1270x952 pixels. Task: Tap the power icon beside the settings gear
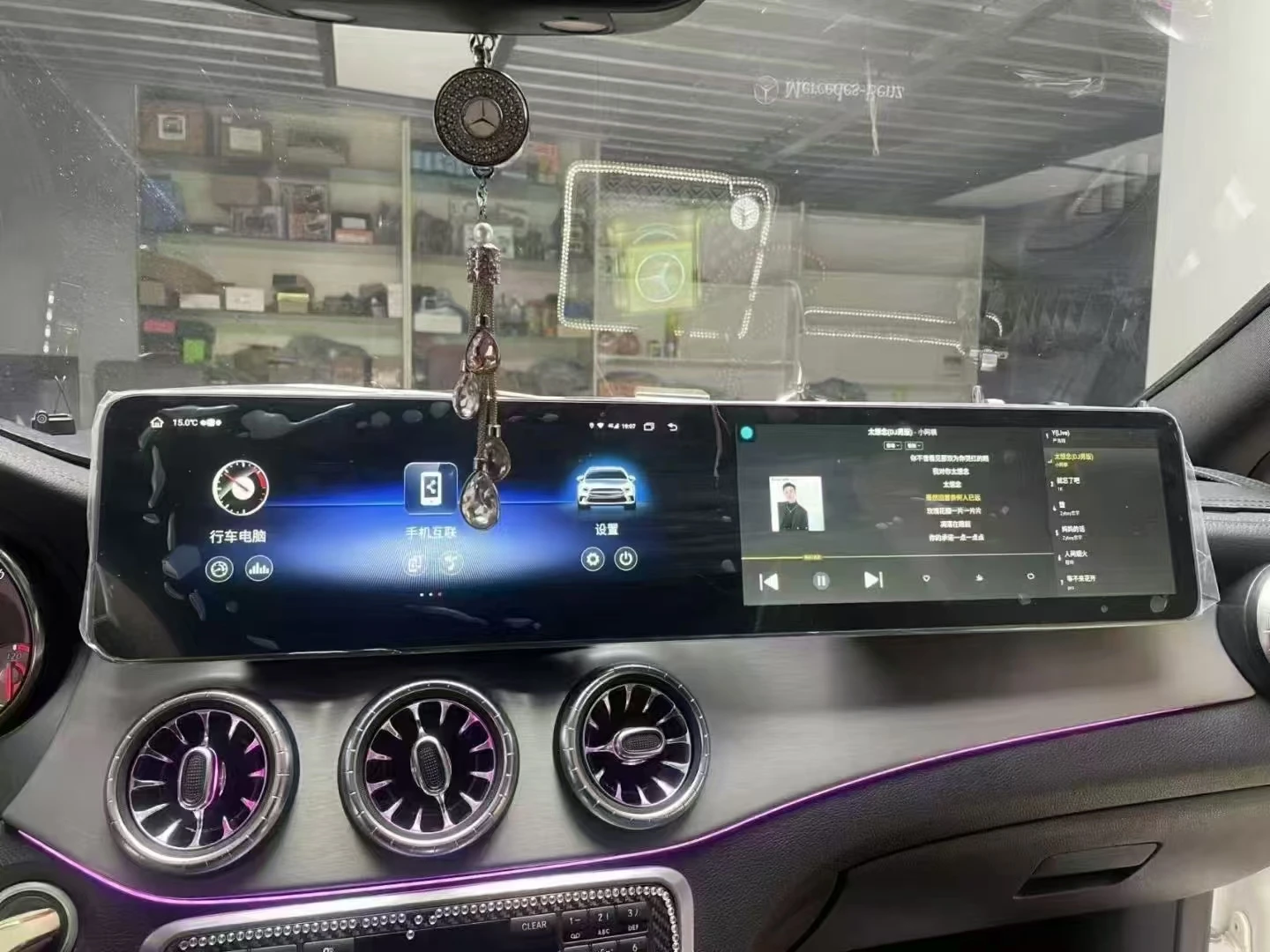coord(626,557)
